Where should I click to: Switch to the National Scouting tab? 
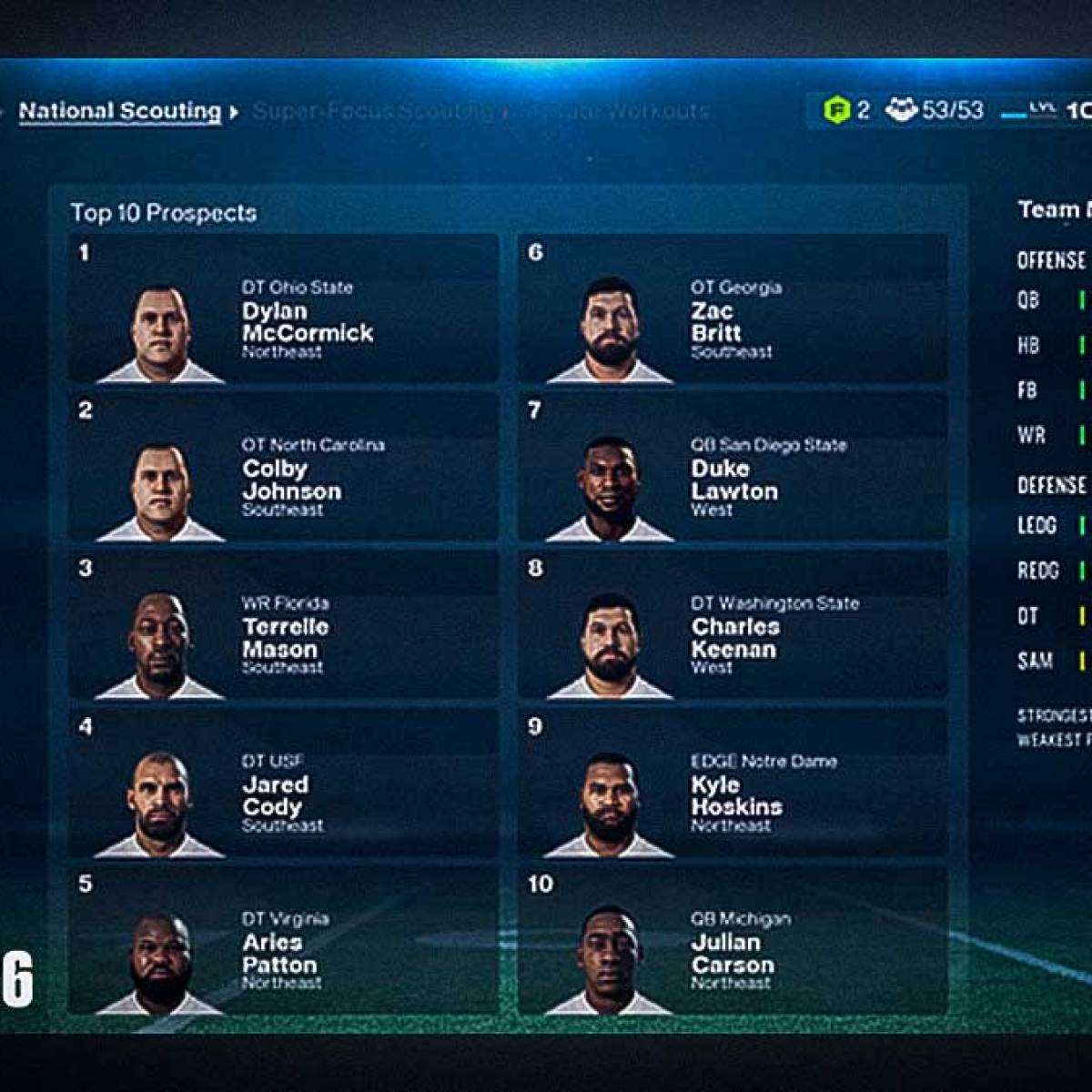coord(120,112)
